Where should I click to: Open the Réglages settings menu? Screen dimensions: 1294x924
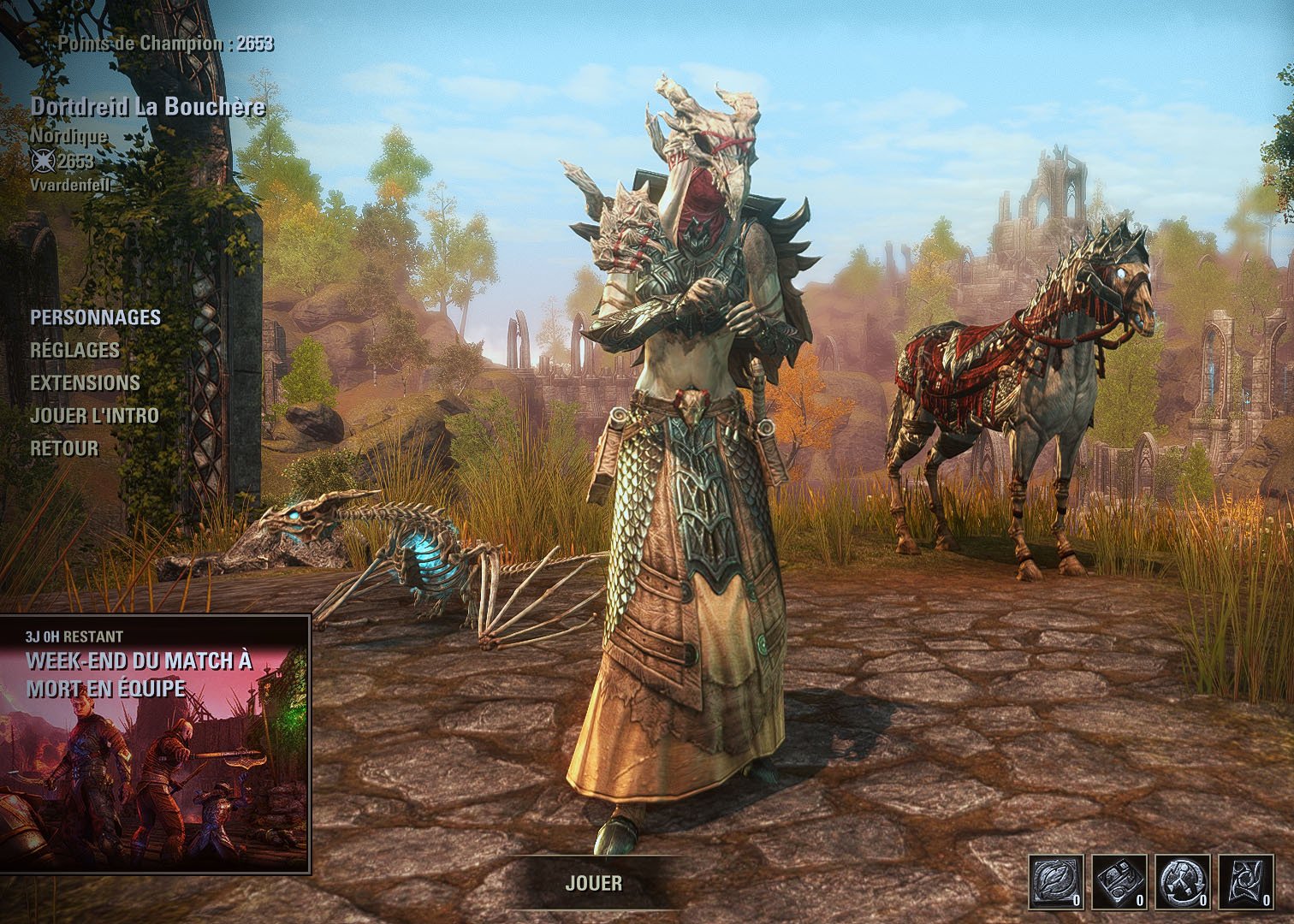[x=74, y=350]
